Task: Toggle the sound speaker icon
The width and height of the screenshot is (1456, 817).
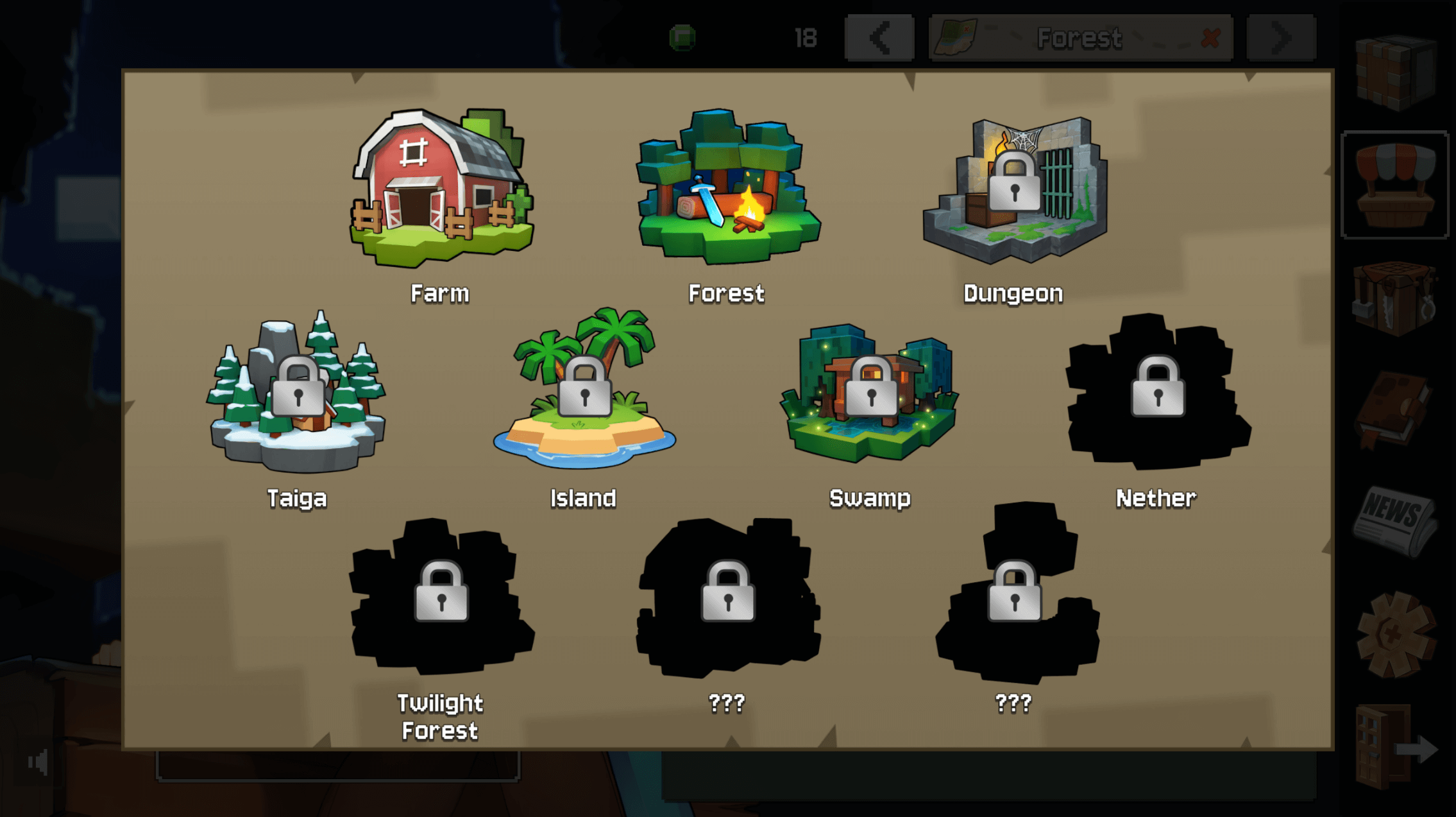Action: coord(38,762)
